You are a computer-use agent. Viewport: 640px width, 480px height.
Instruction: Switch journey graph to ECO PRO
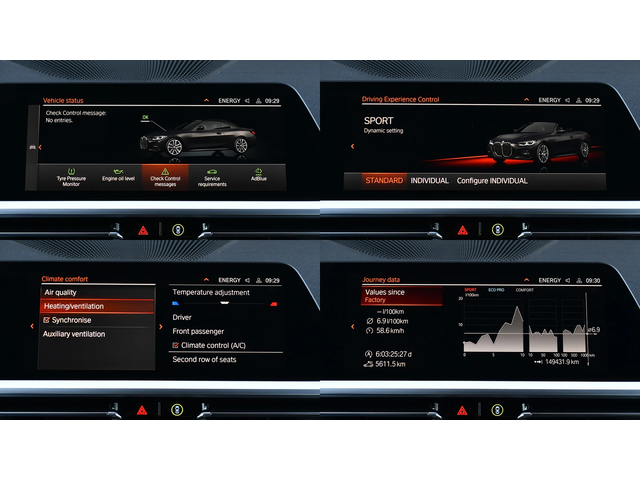click(497, 290)
